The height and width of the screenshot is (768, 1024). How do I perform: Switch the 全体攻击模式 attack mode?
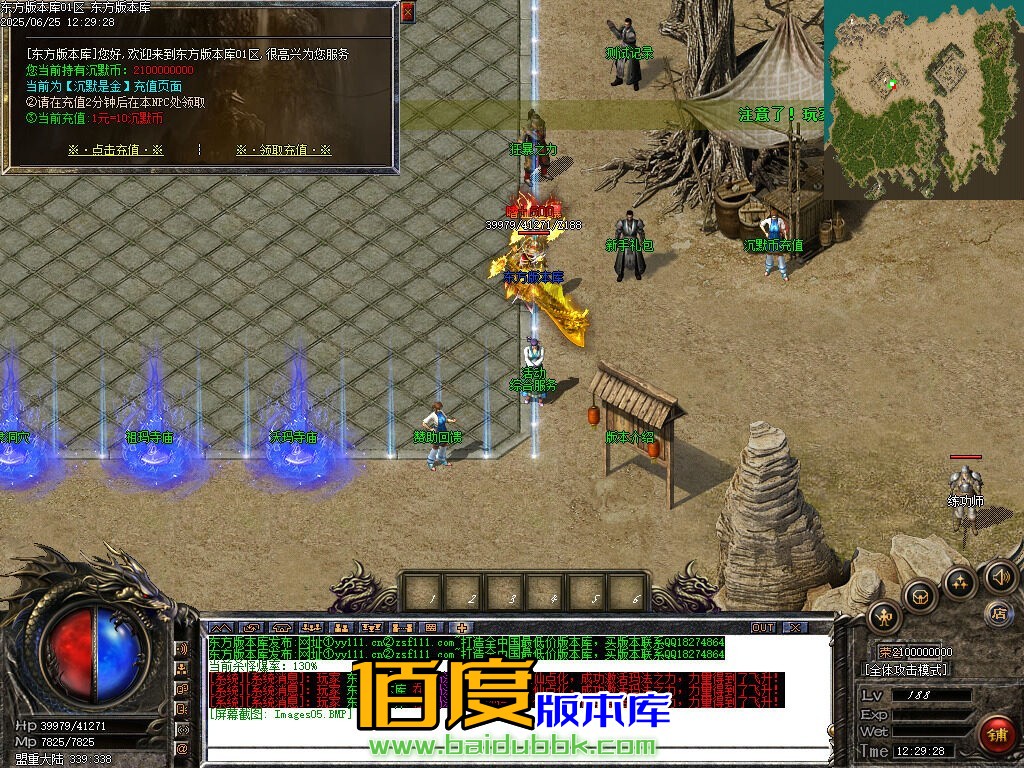tap(904, 670)
